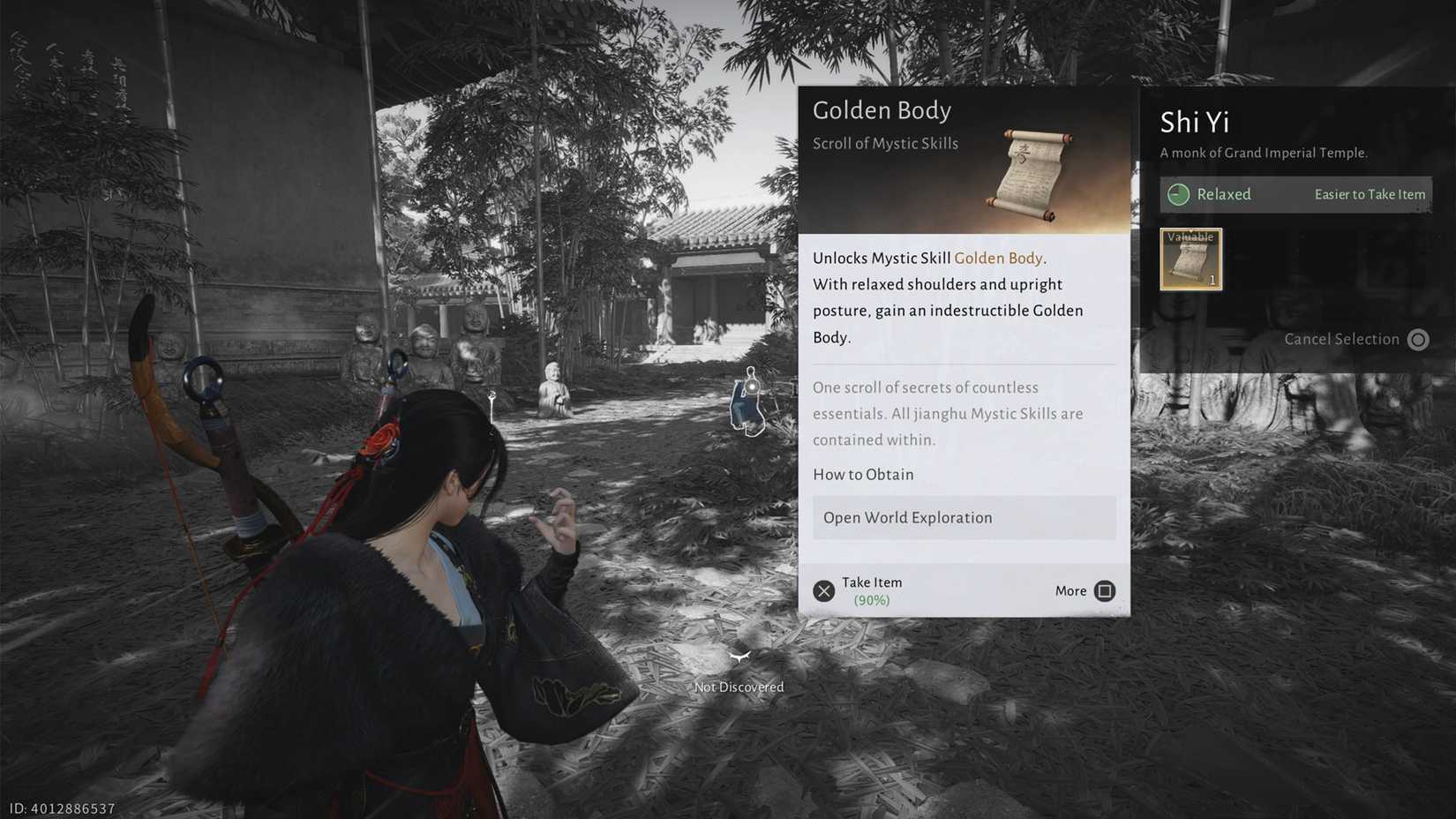Click the ID number in the bottom-left corner

point(60,808)
